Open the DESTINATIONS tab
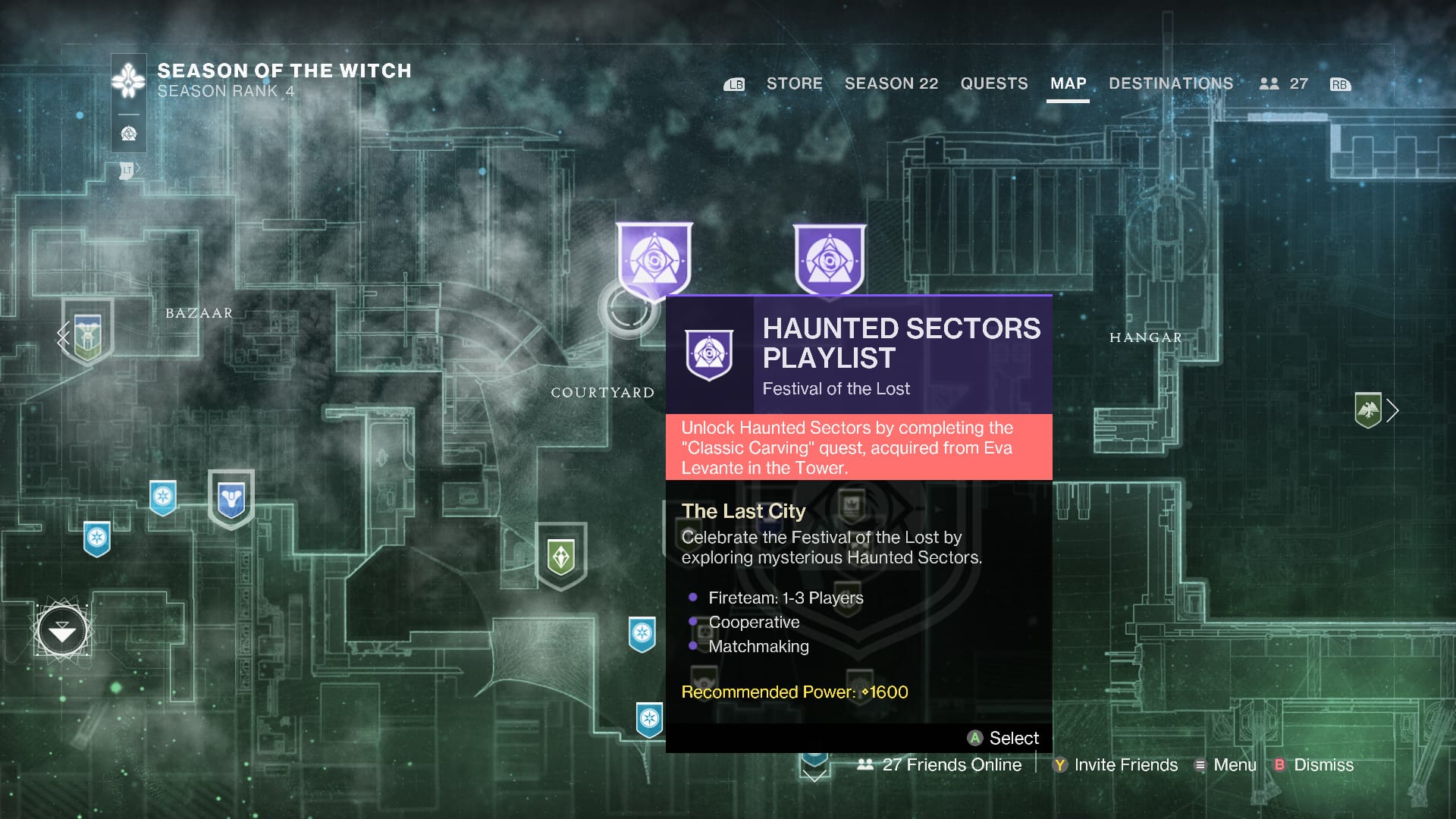Viewport: 1456px width, 819px height. tap(1170, 83)
